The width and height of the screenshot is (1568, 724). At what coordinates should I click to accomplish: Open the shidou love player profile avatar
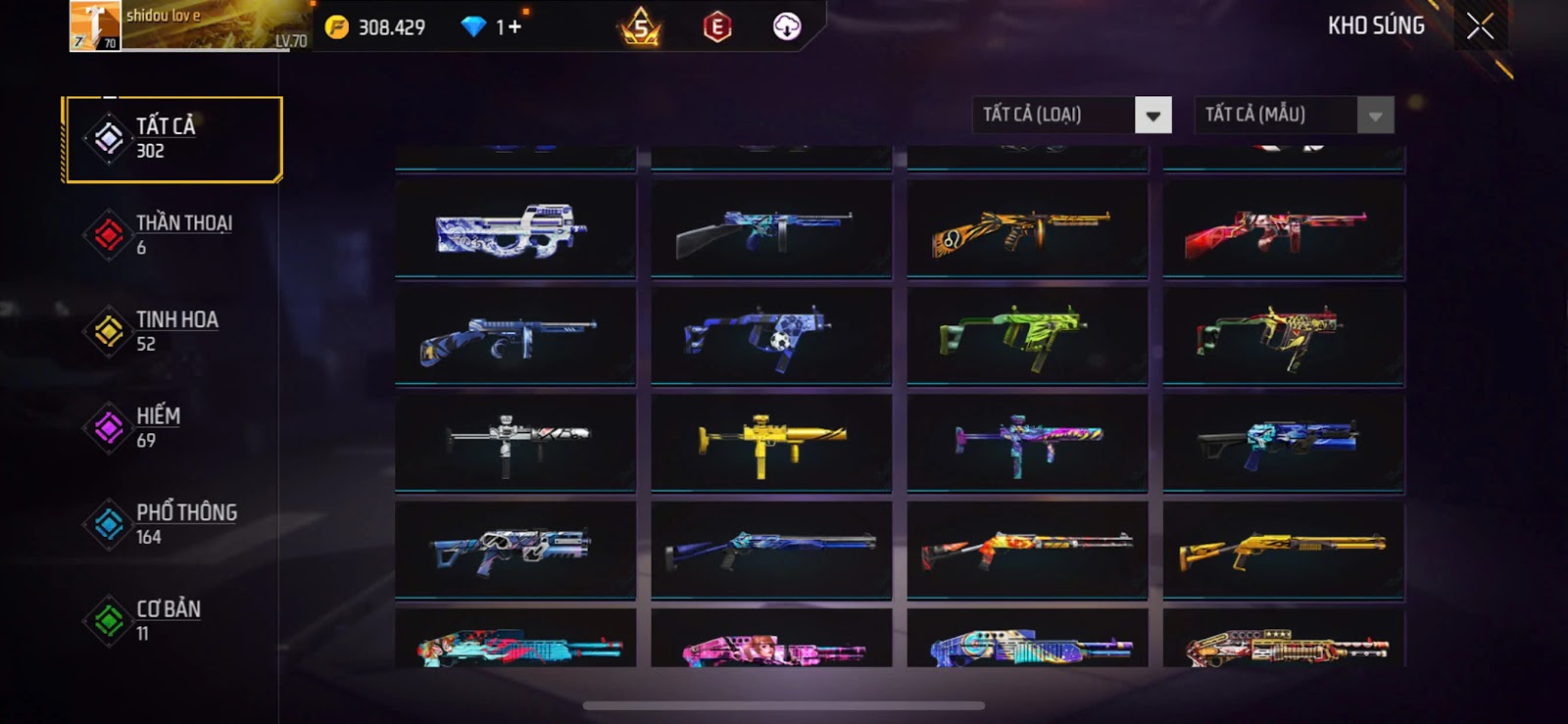coord(95,25)
